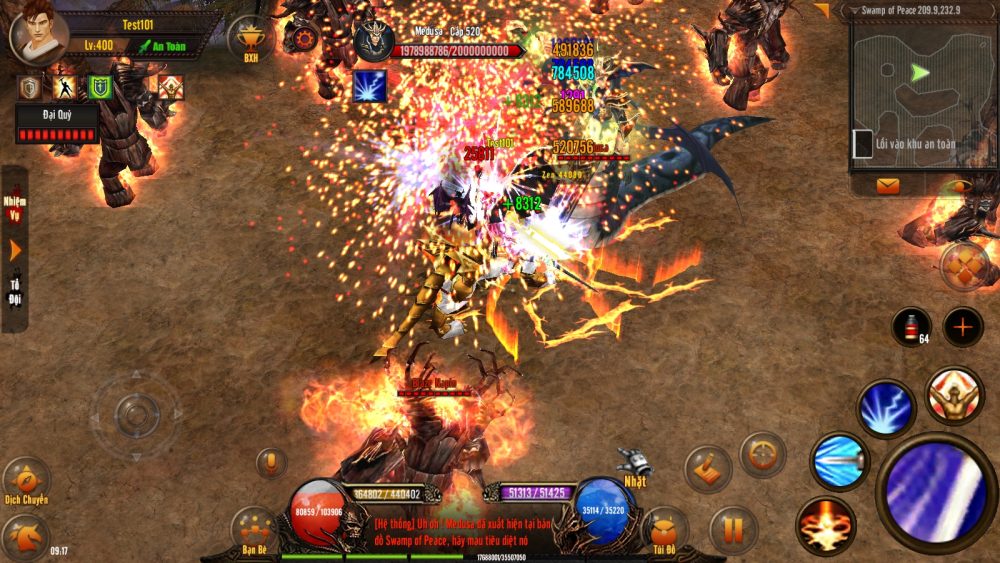This screenshot has height=563, width=1000.
Task: Open the mail envelope under the minimap
Action: tap(887, 185)
